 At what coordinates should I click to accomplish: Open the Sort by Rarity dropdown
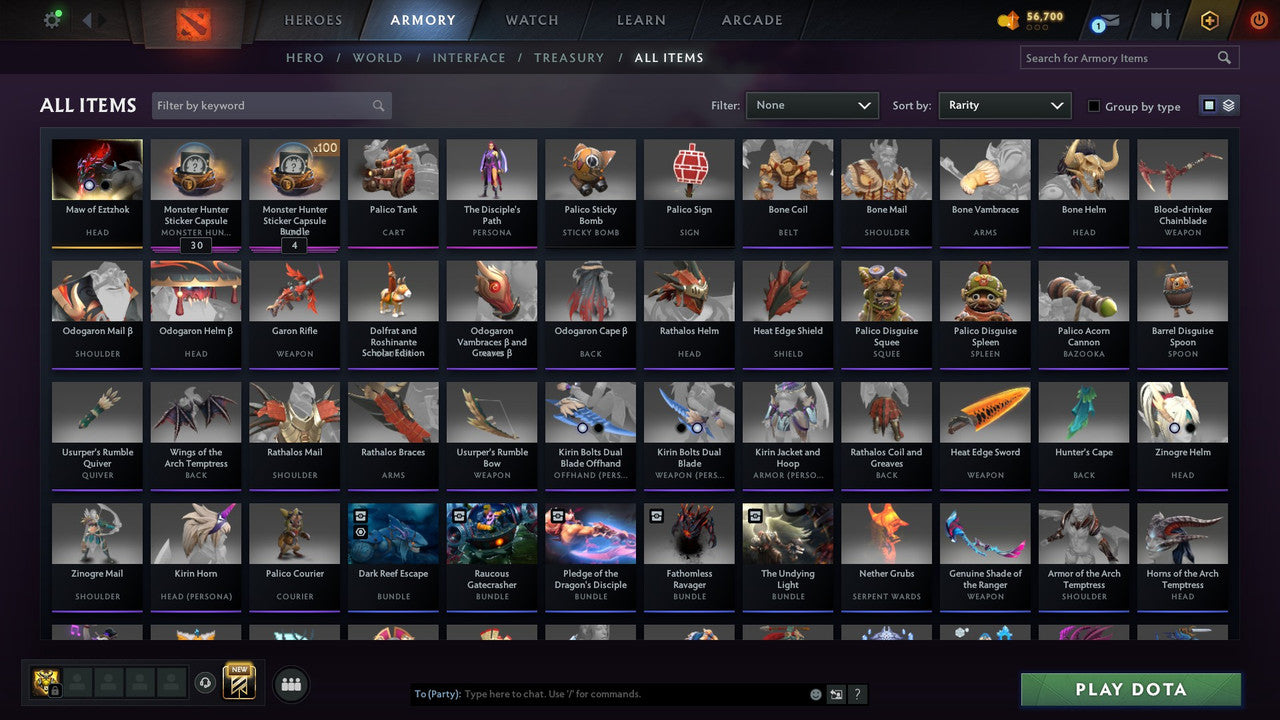[x=1004, y=104]
